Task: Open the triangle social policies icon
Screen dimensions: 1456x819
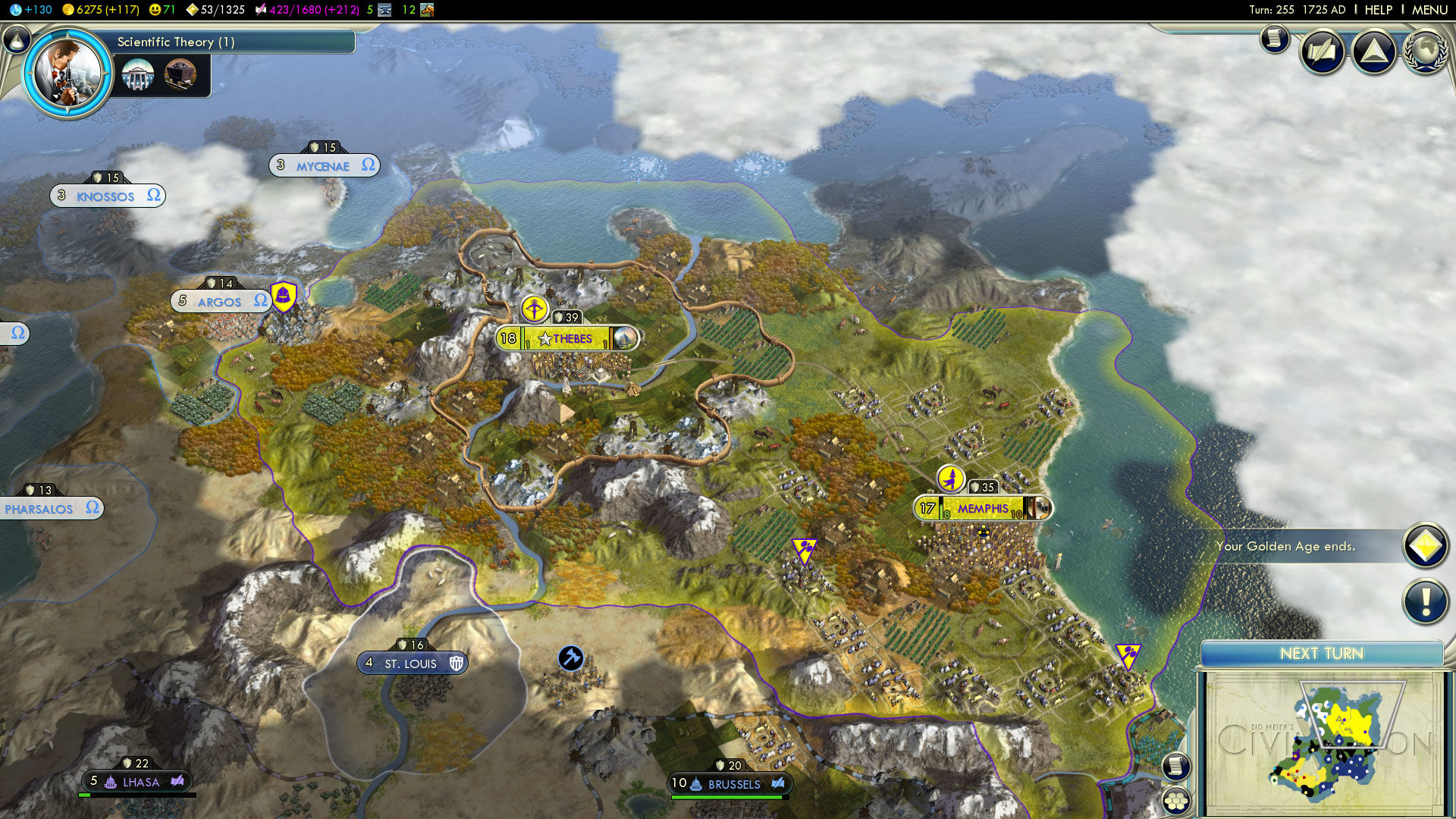Action: pos(1373,52)
